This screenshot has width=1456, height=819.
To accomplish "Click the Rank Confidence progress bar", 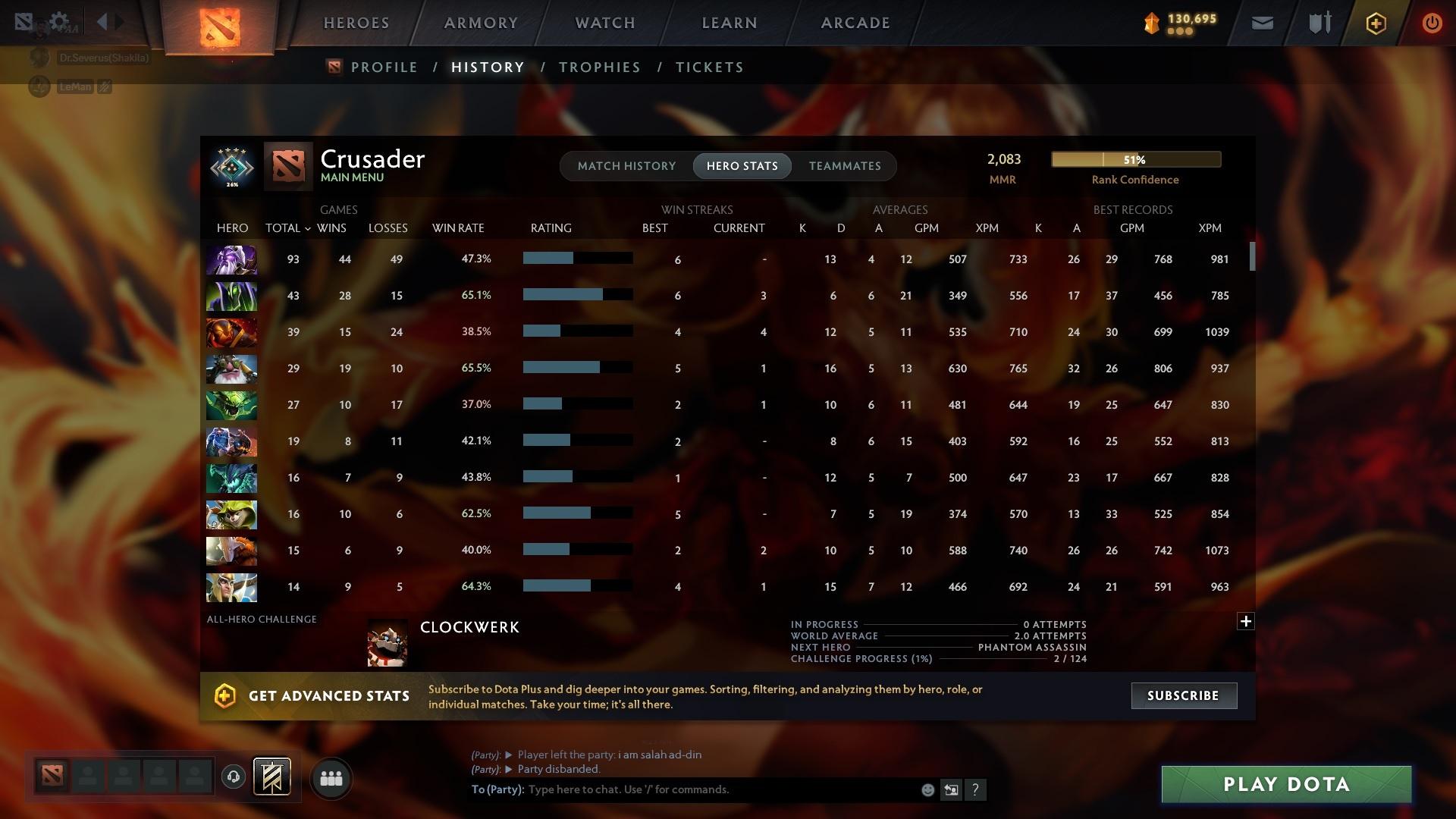I will (1135, 159).
